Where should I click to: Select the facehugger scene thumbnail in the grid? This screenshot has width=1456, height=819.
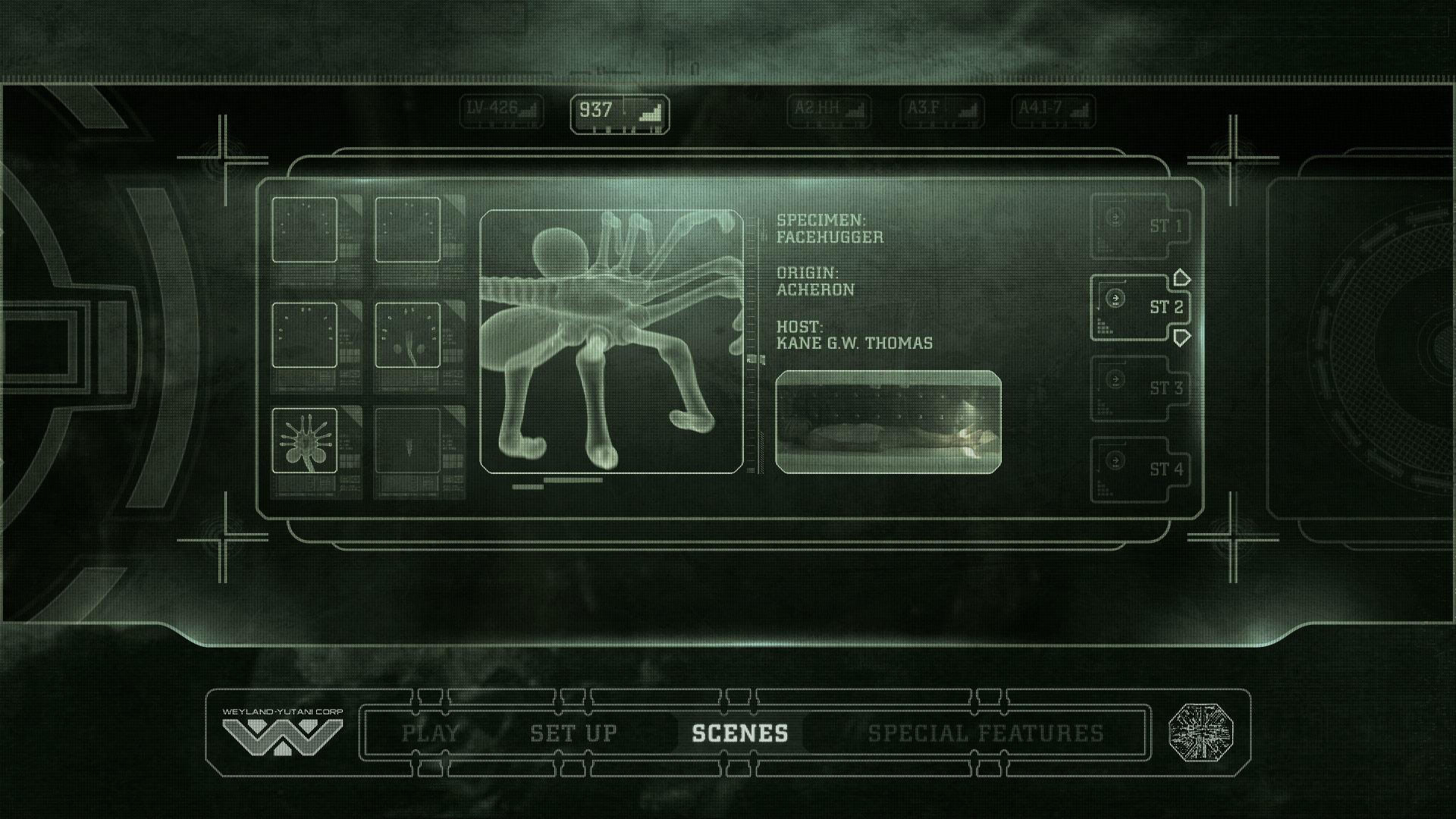point(304,441)
